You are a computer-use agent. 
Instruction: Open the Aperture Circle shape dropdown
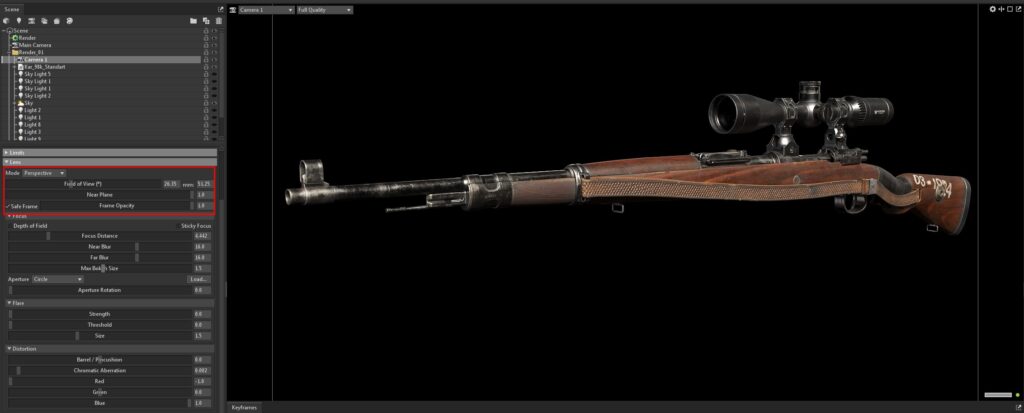tap(58, 279)
